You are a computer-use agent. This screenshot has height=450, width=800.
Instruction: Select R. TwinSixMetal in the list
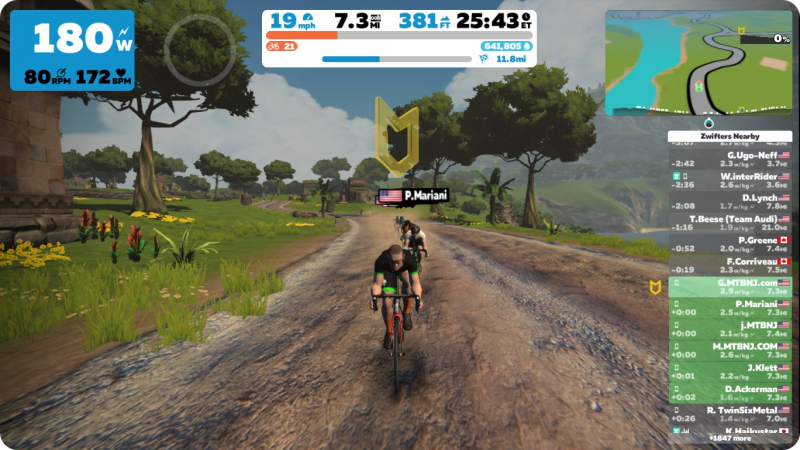(x=730, y=414)
